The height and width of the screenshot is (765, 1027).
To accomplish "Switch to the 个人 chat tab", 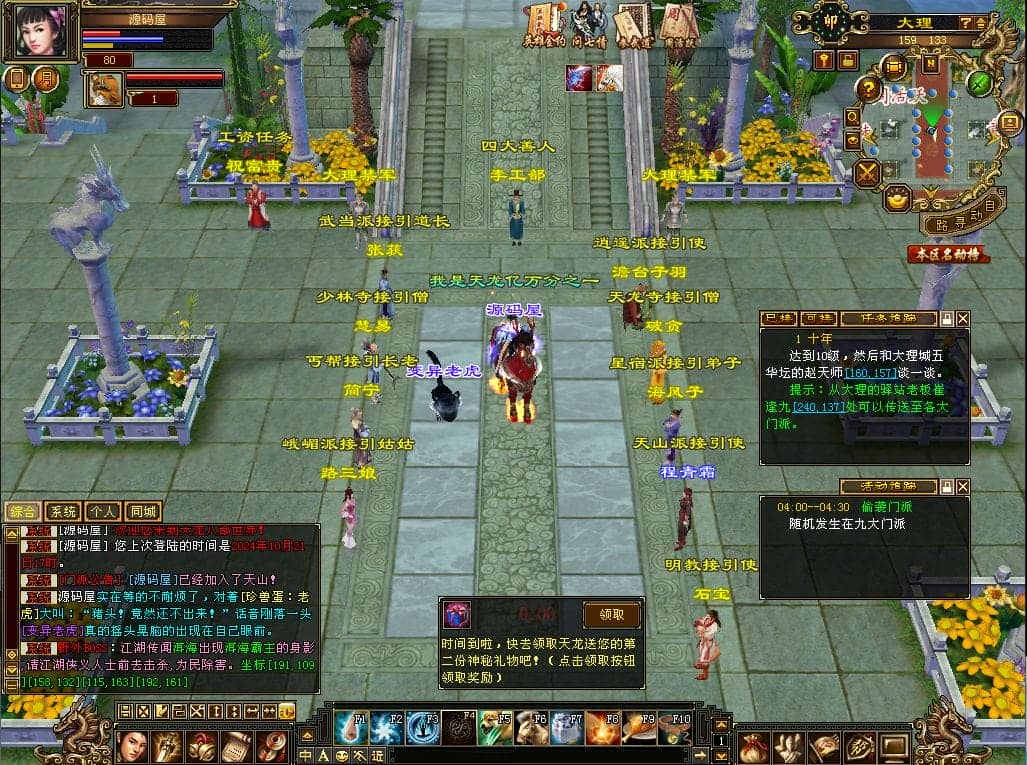I will (x=103, y=511).
